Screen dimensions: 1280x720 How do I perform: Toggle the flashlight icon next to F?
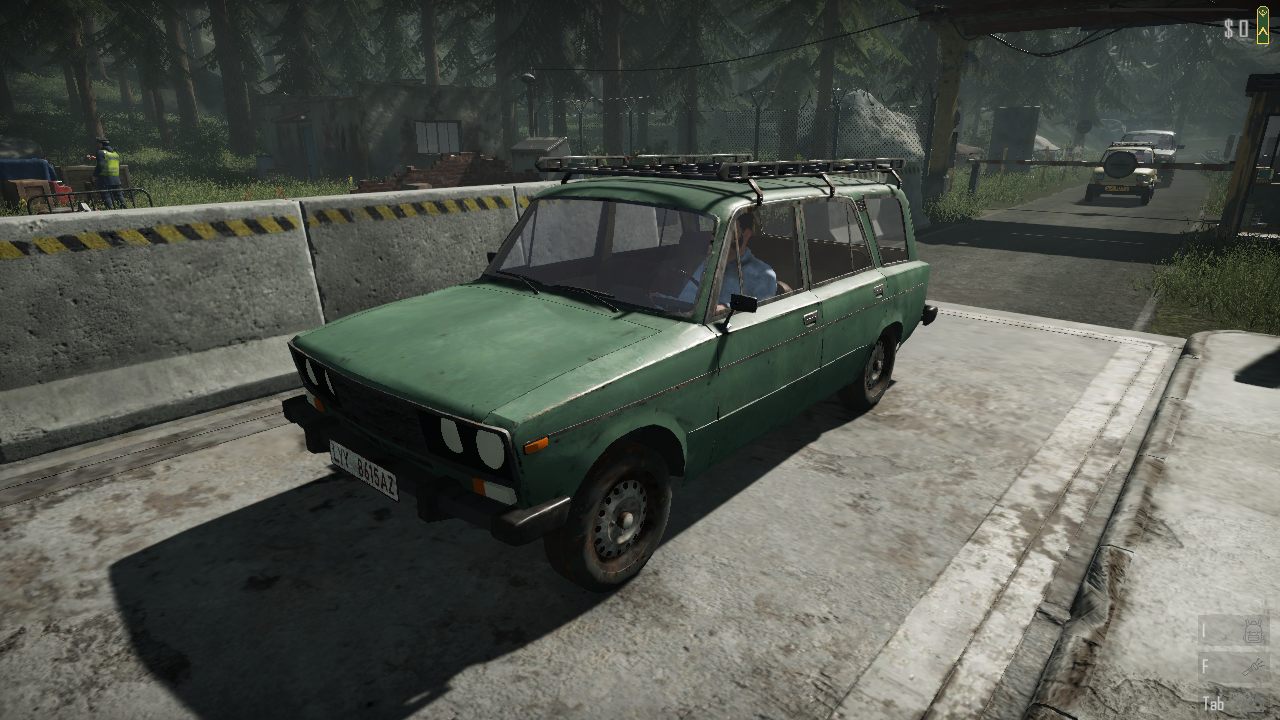[1252, 666]
